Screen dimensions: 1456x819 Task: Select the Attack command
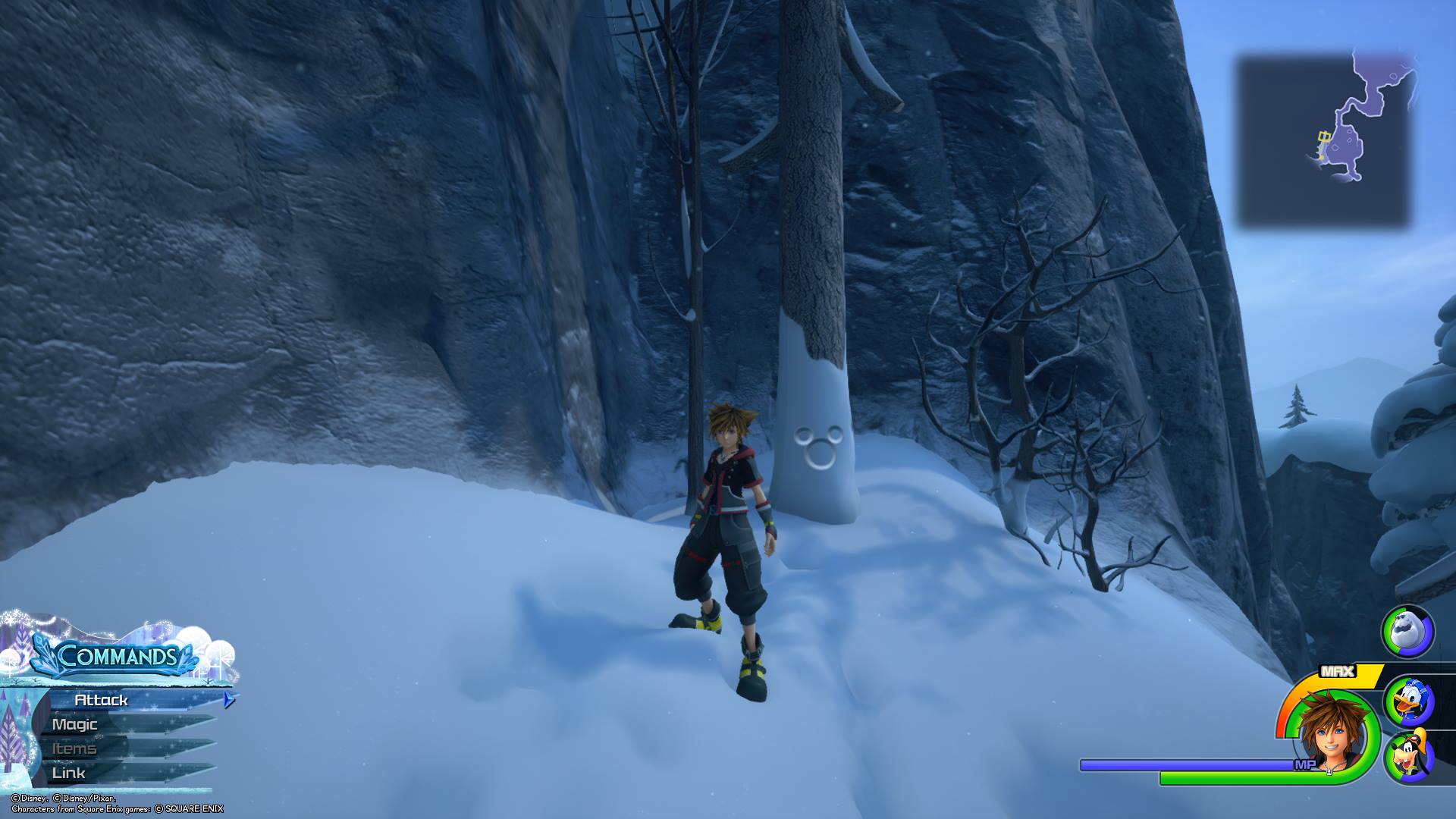[x=102, y=700]
